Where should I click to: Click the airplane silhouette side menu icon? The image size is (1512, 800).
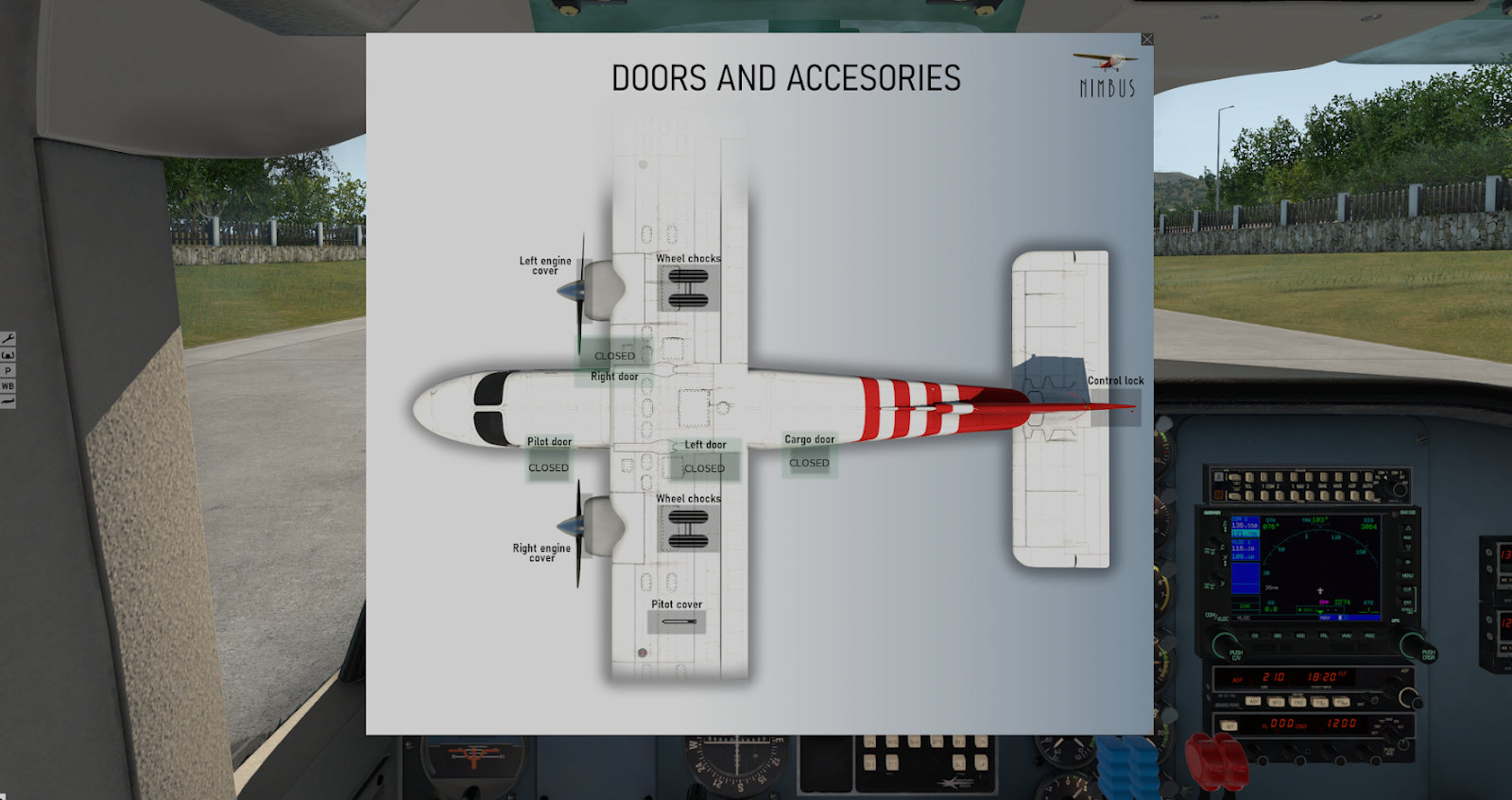8,402
